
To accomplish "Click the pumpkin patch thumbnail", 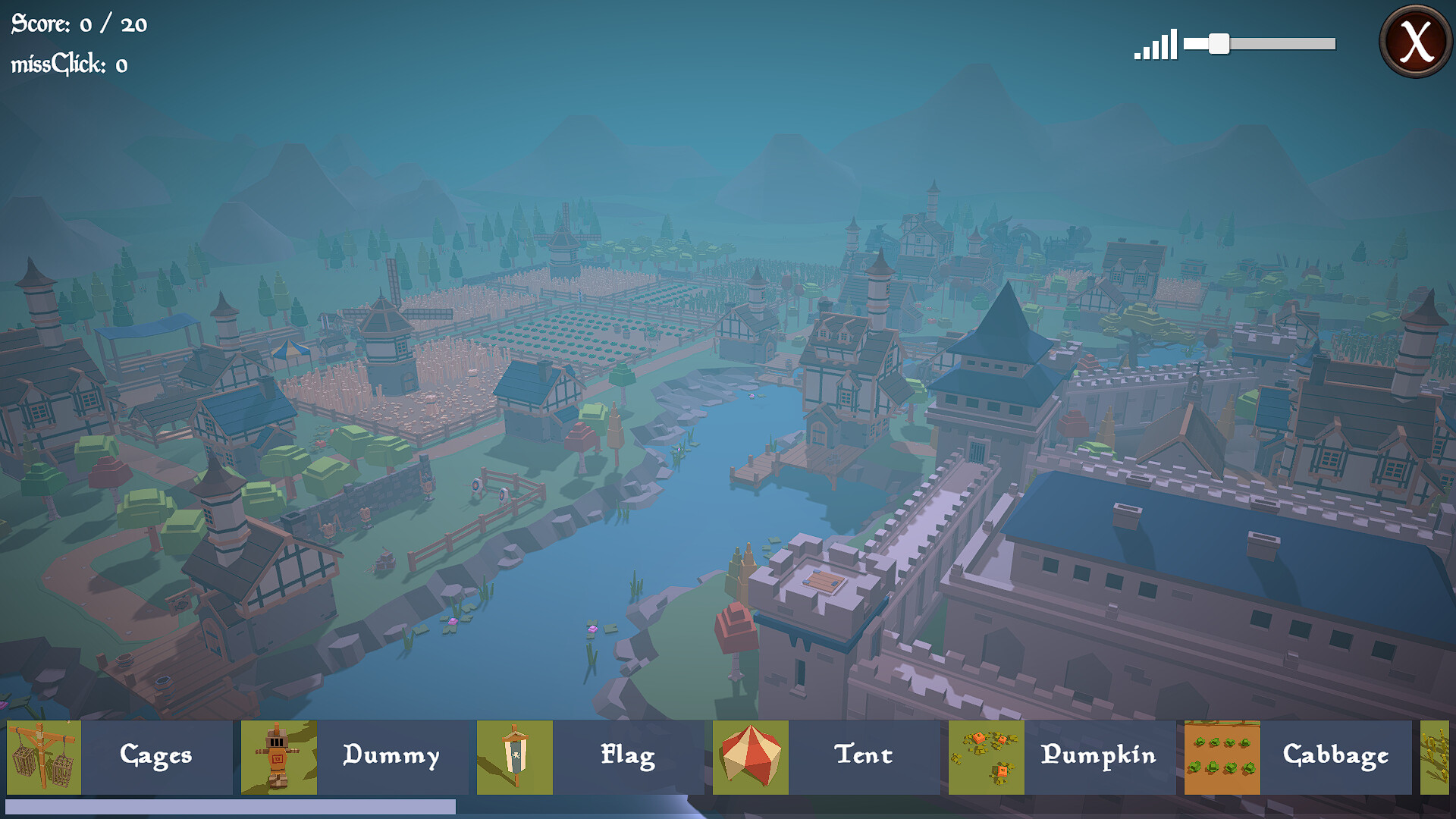I will (987, 757).
